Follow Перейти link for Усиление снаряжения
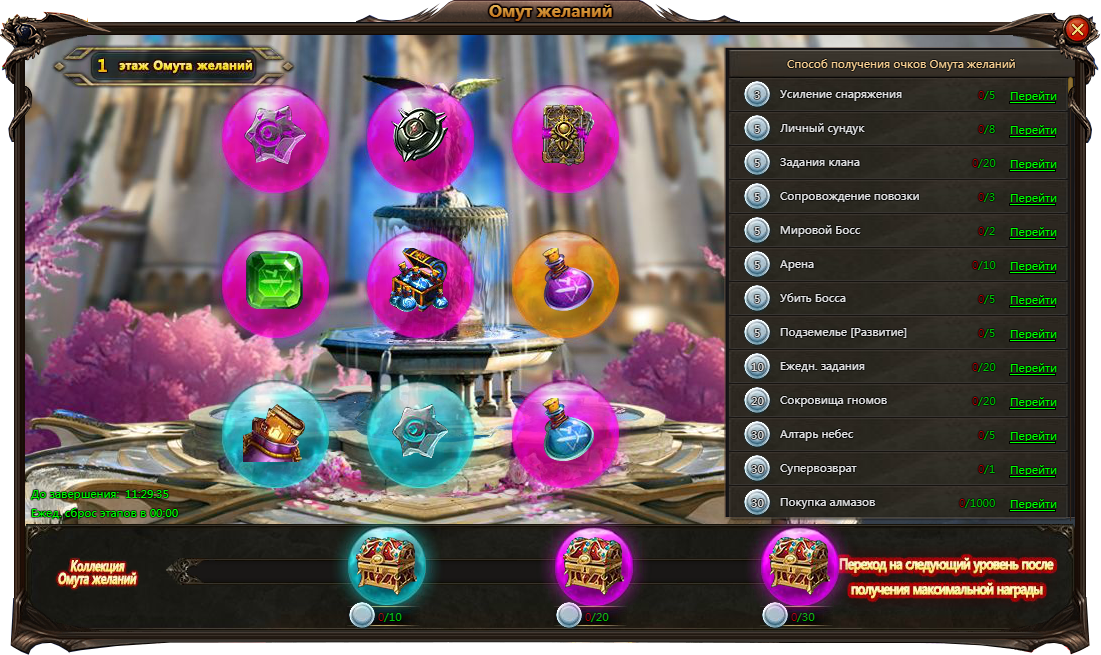The image size is (1101, 655). [1033, 97]
